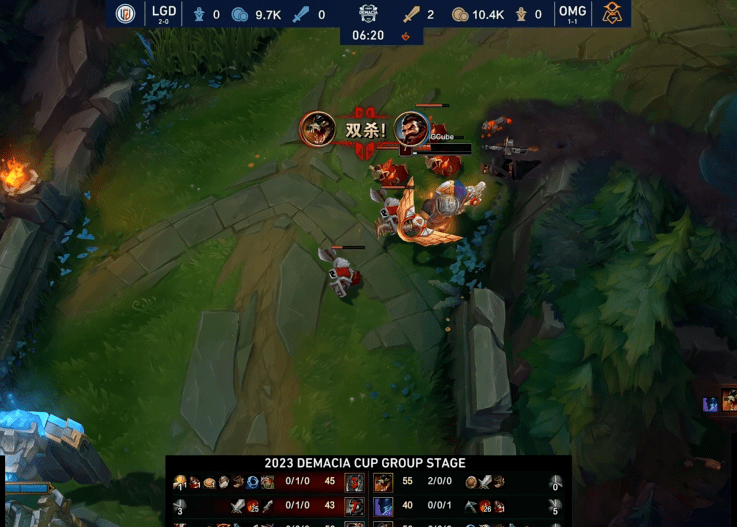This screenshot has height=527, width=737.
Task: Click the OMG team logo
Action: pos(610,13)
